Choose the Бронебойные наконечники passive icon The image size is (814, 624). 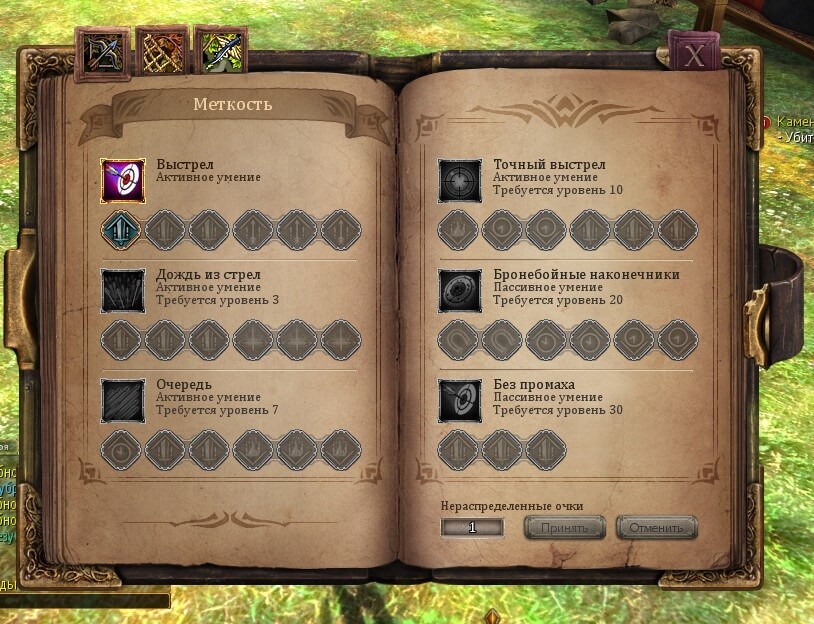tap(461, 290)
